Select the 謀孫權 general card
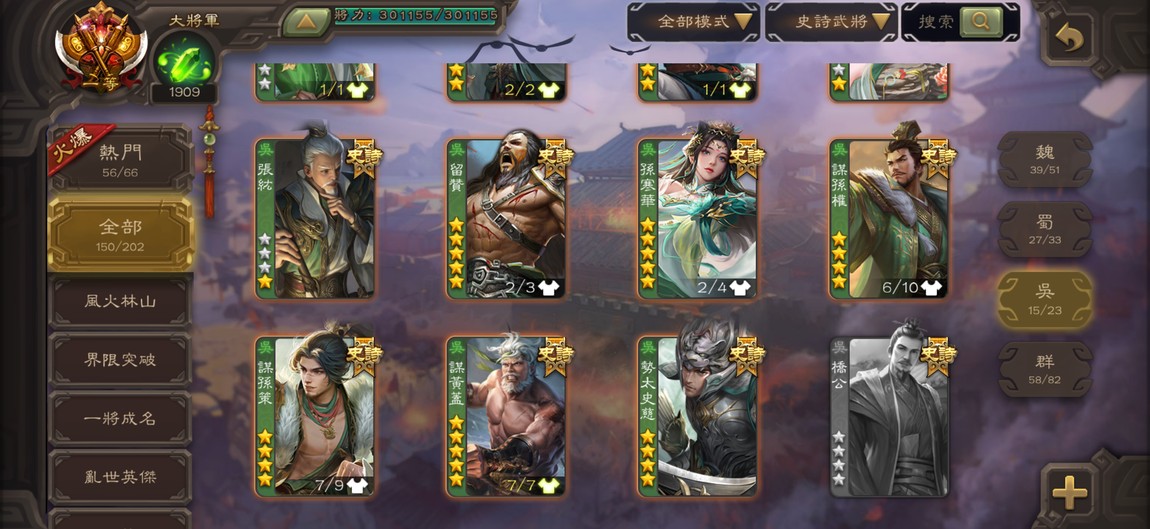 [x=890, y=219]
